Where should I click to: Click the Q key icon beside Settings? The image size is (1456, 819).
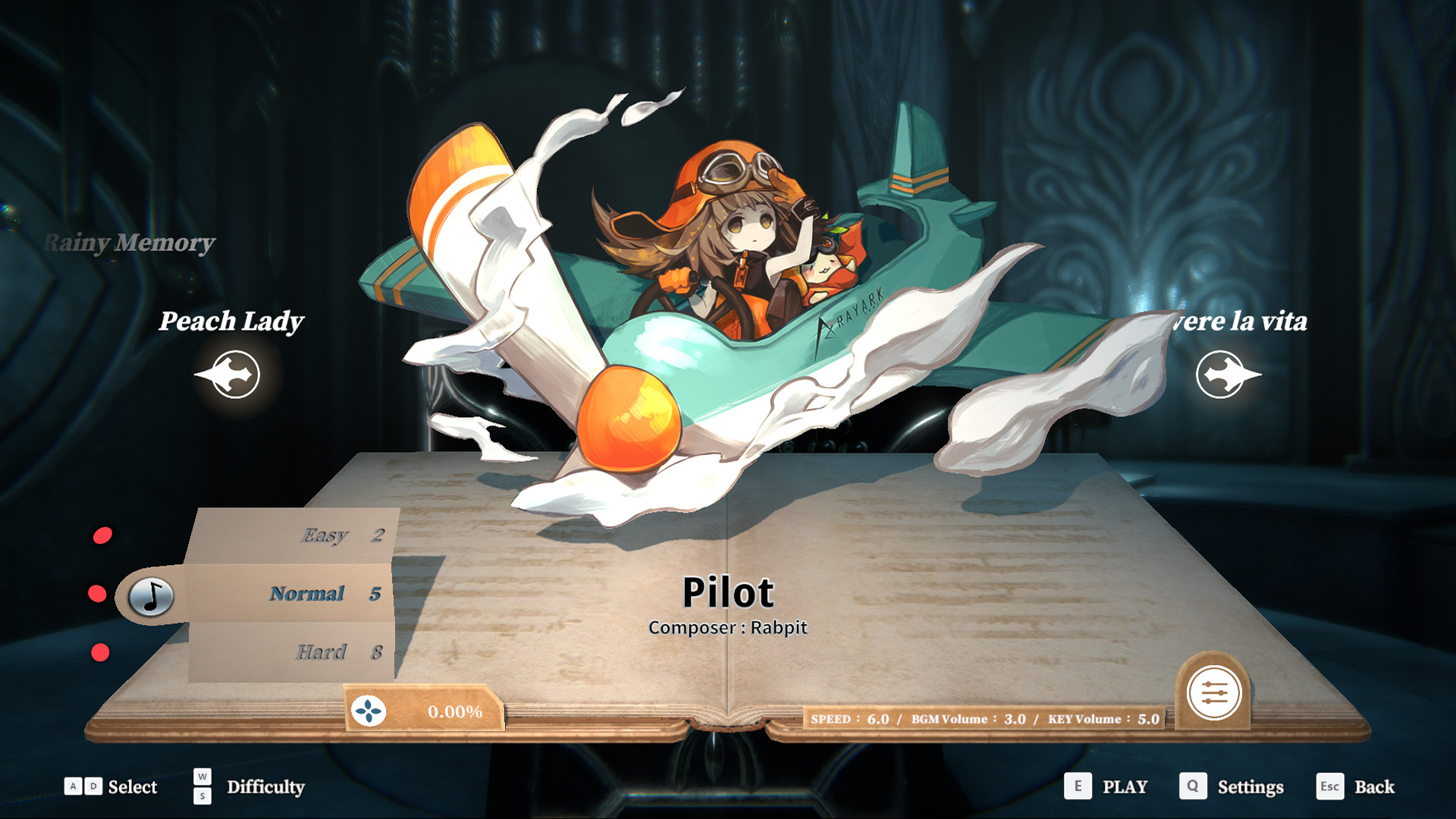click(x=1193, y=787)
